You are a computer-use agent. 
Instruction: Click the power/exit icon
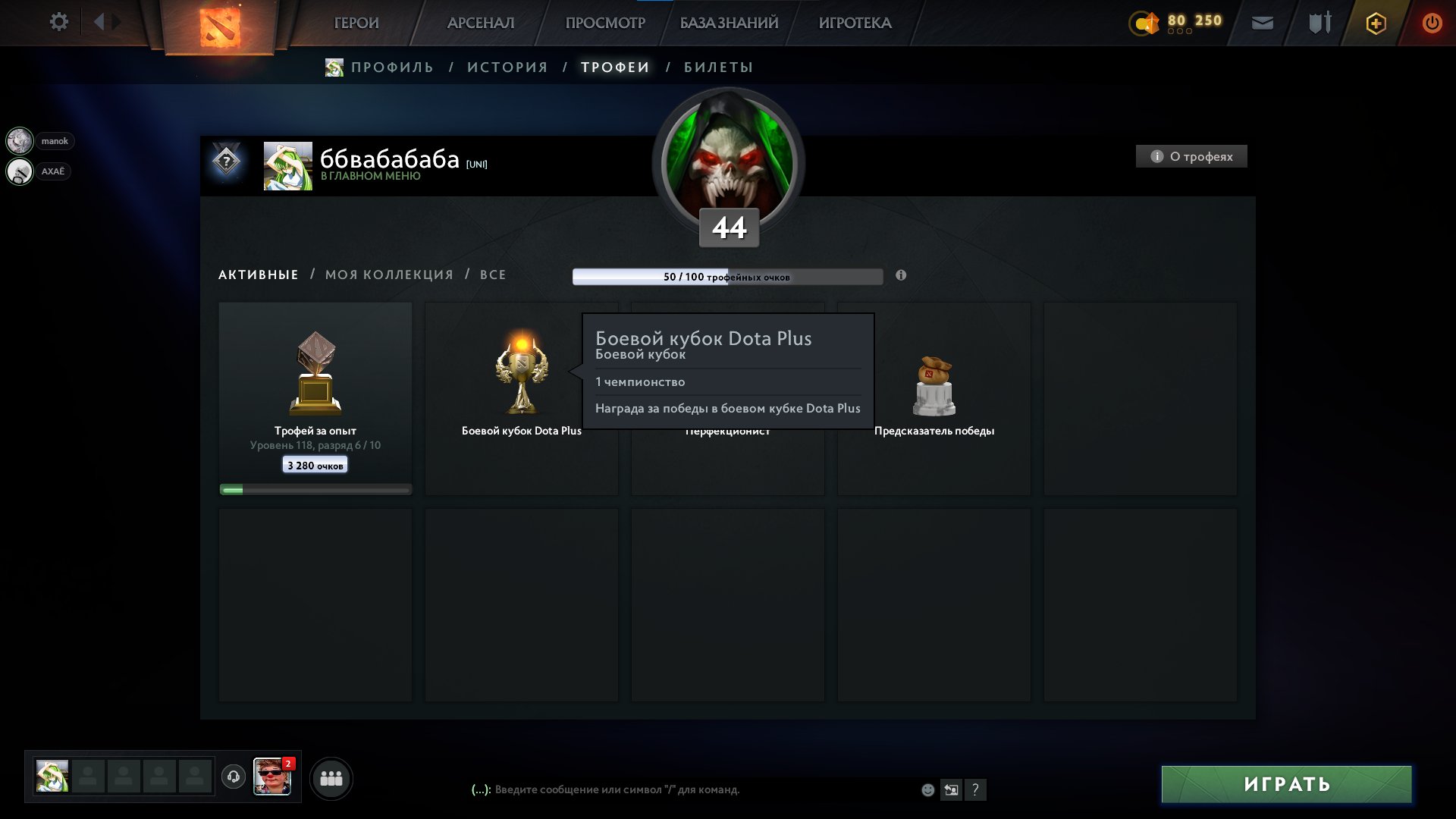(1433, 23)
